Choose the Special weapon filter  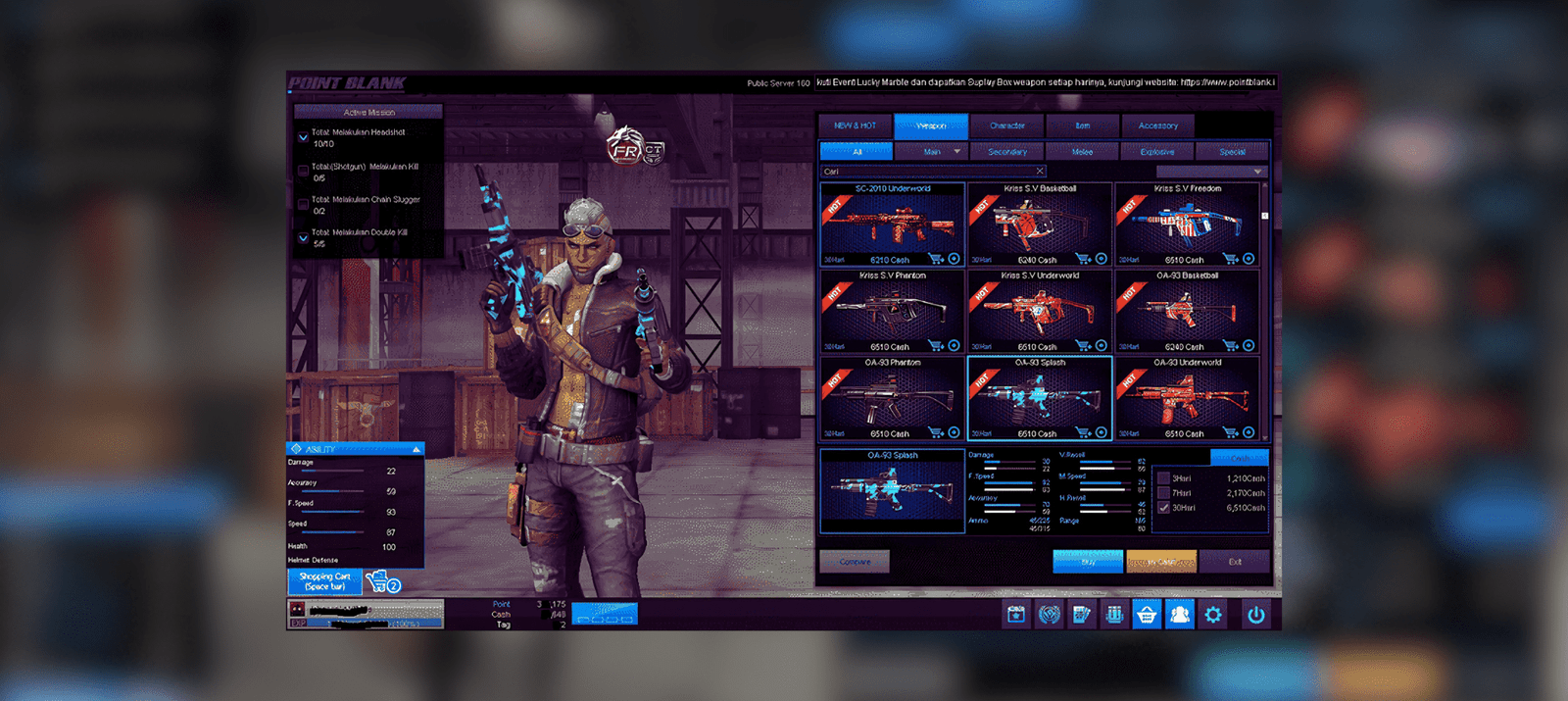[1232, 152]
